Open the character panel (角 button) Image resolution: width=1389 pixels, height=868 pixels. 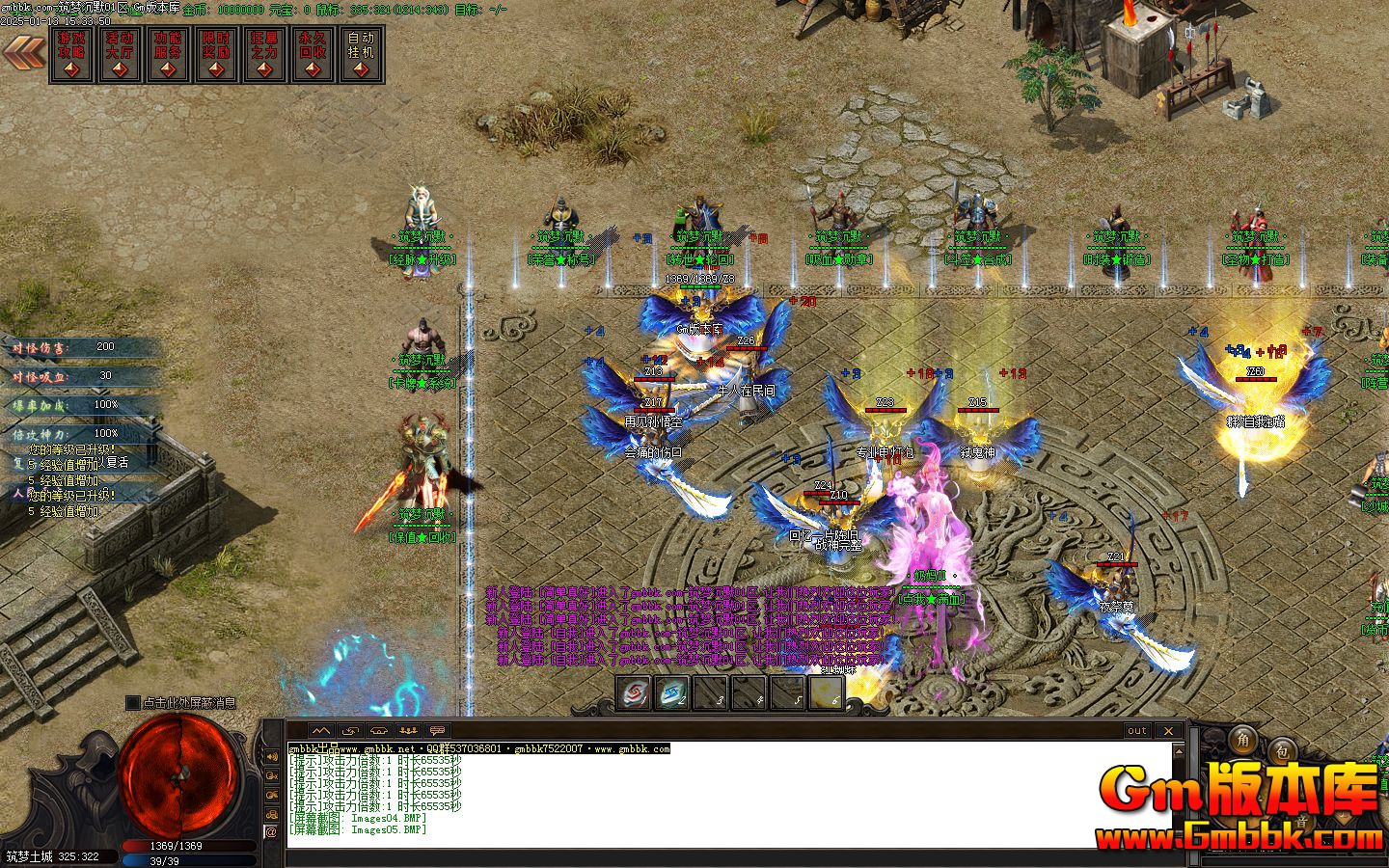(1244, 742)
